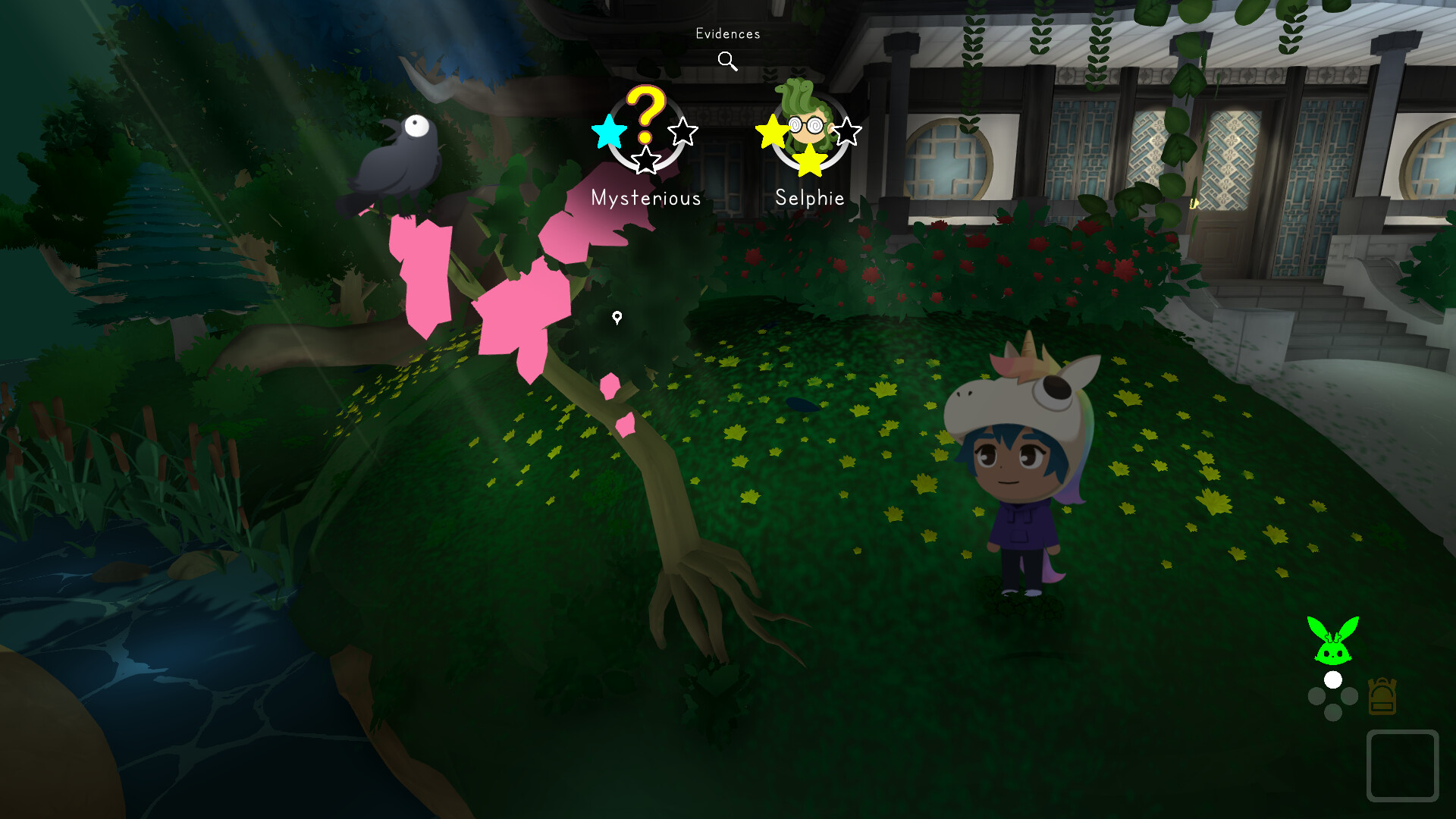Click the white dot on the companion pad
This screenshot has width=1456, height=819.
point(1333,681)
